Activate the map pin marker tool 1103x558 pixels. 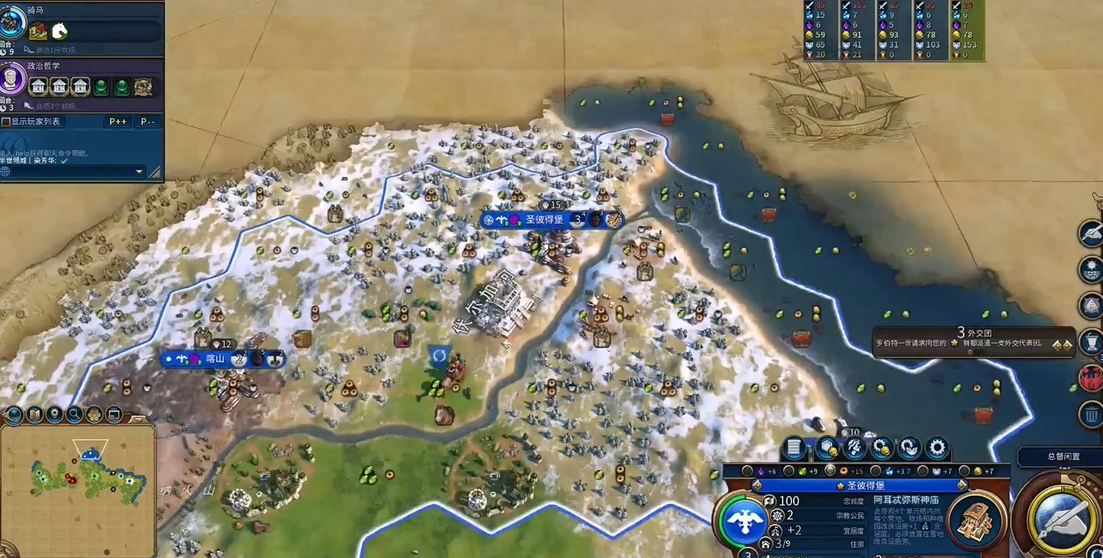point(55,414)
